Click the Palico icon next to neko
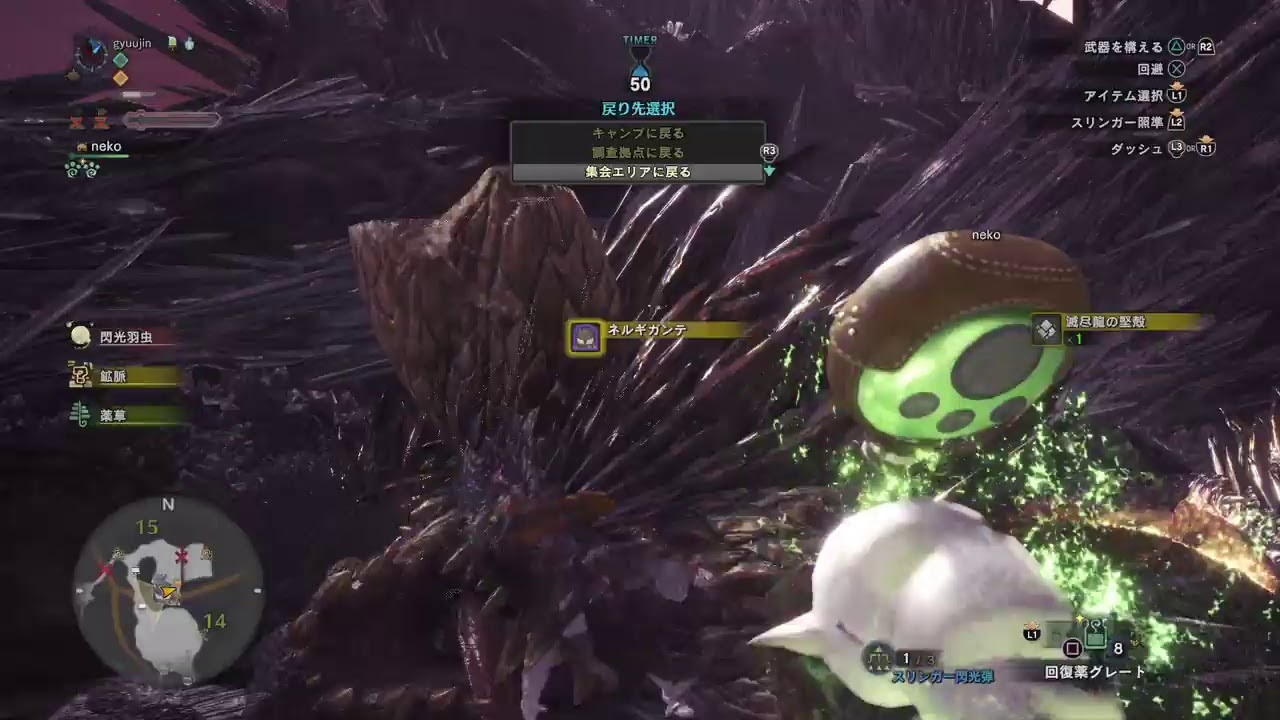 coord(82,146)
